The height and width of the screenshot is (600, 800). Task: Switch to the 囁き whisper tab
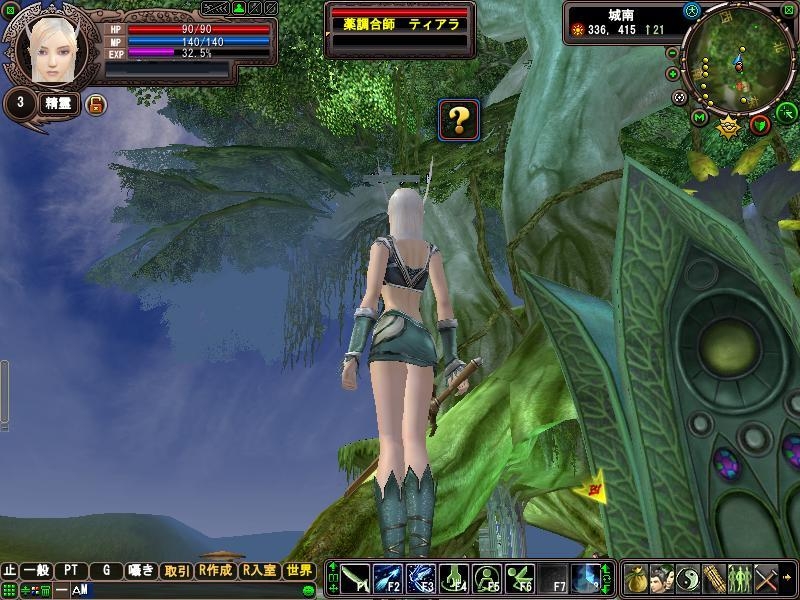(x=141, y=570)
